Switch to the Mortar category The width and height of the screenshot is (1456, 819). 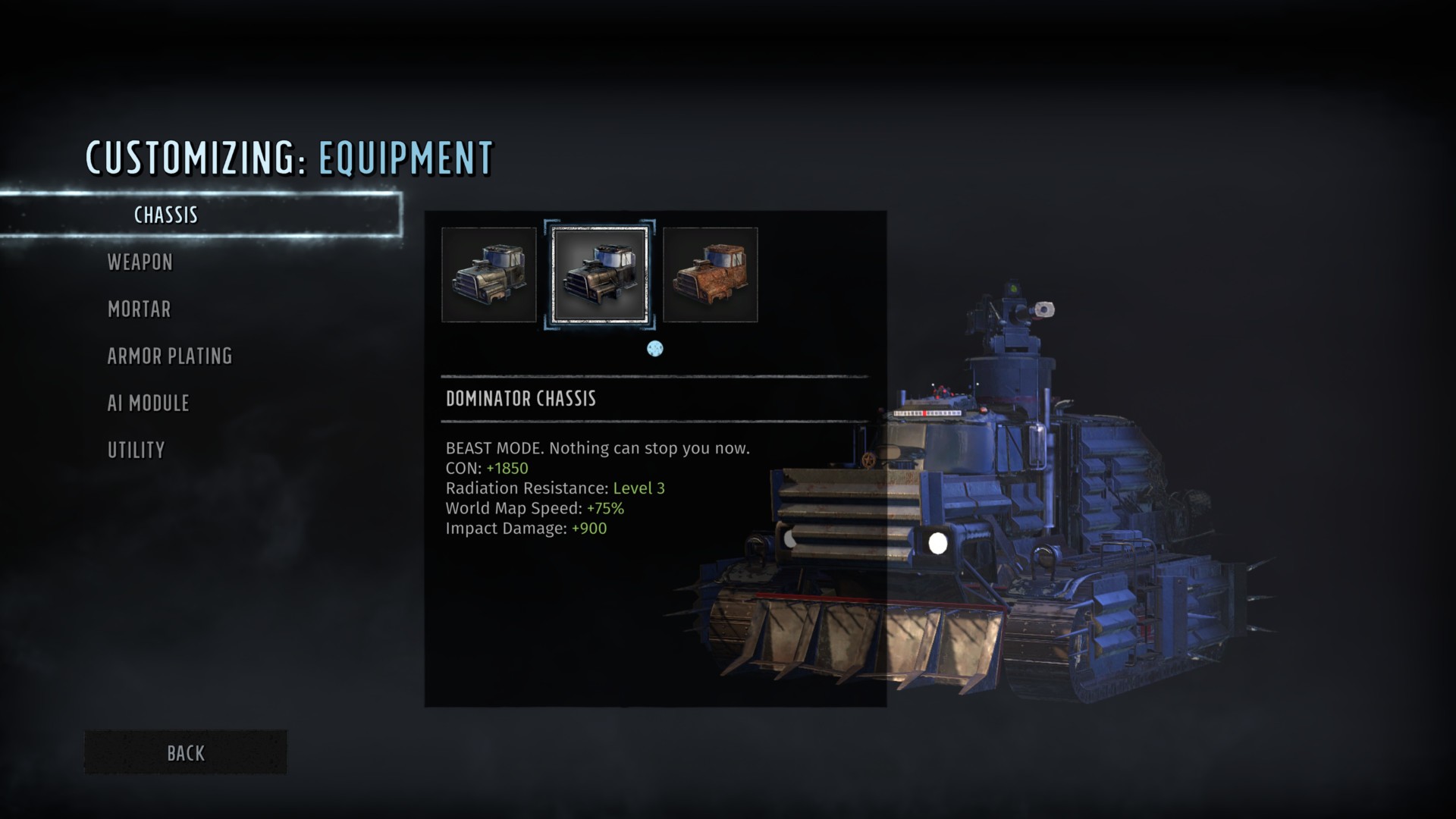click(x=140, y=309)
